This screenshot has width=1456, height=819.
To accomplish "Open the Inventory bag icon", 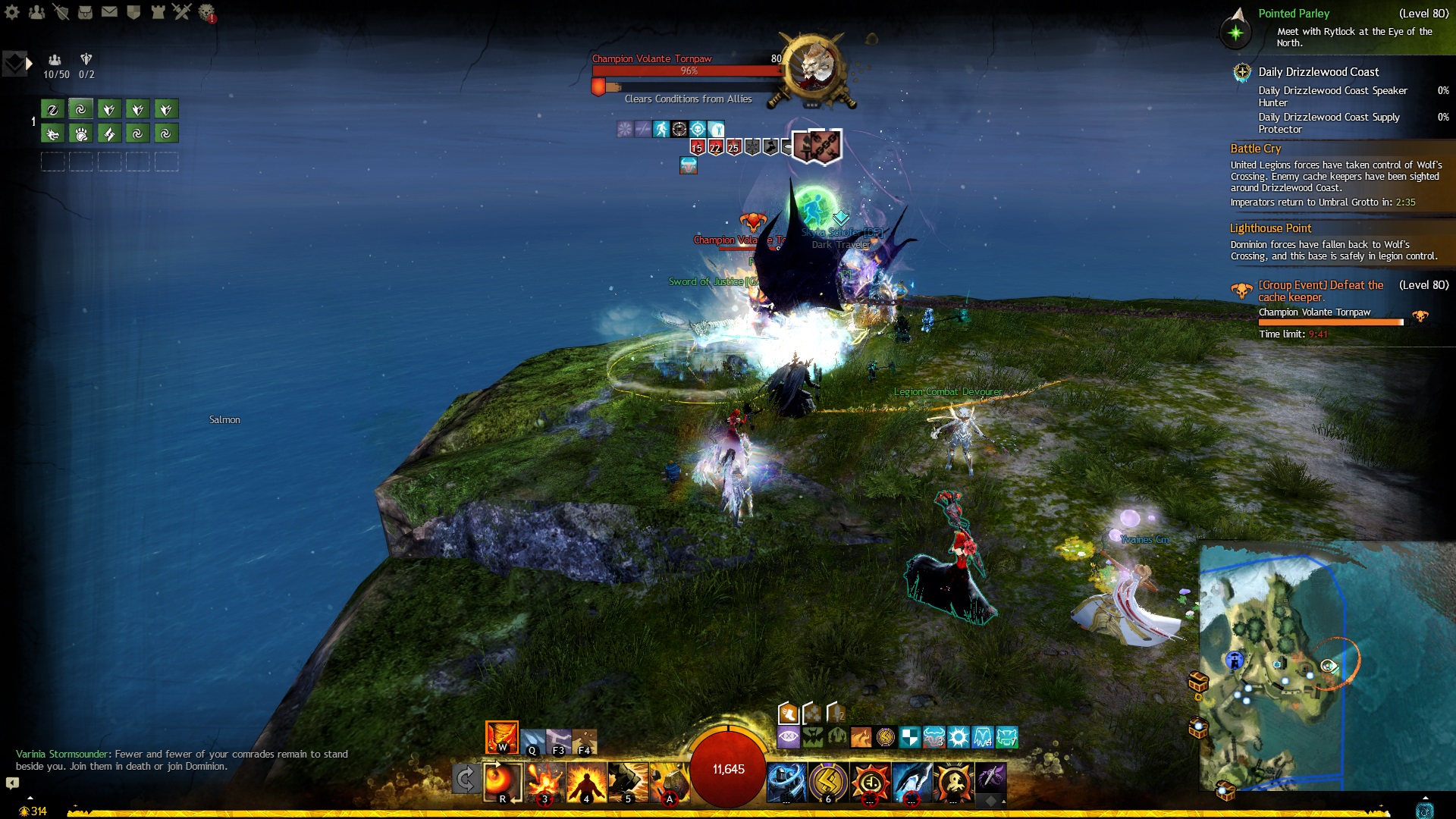I will click(x=85, y=11).
